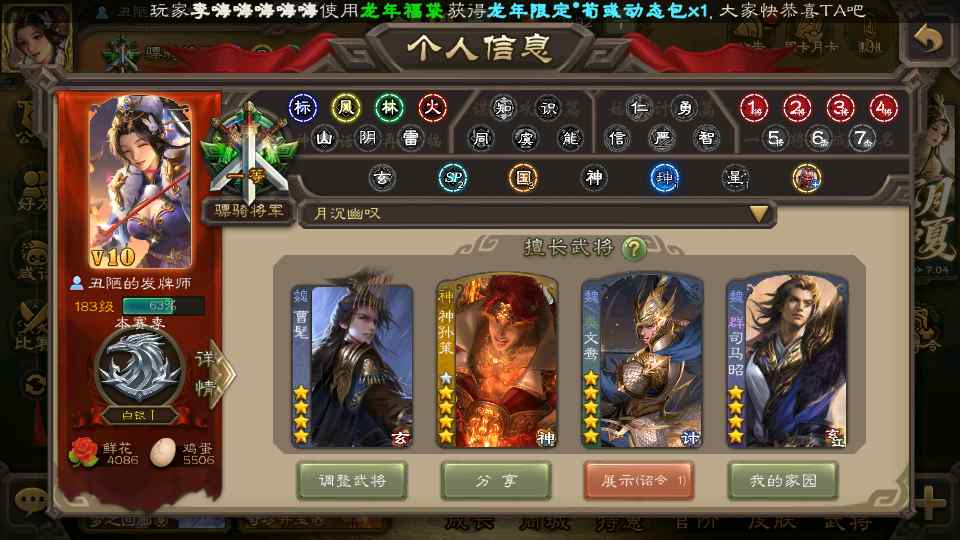Share profile with 分享 button

point(497,481)
